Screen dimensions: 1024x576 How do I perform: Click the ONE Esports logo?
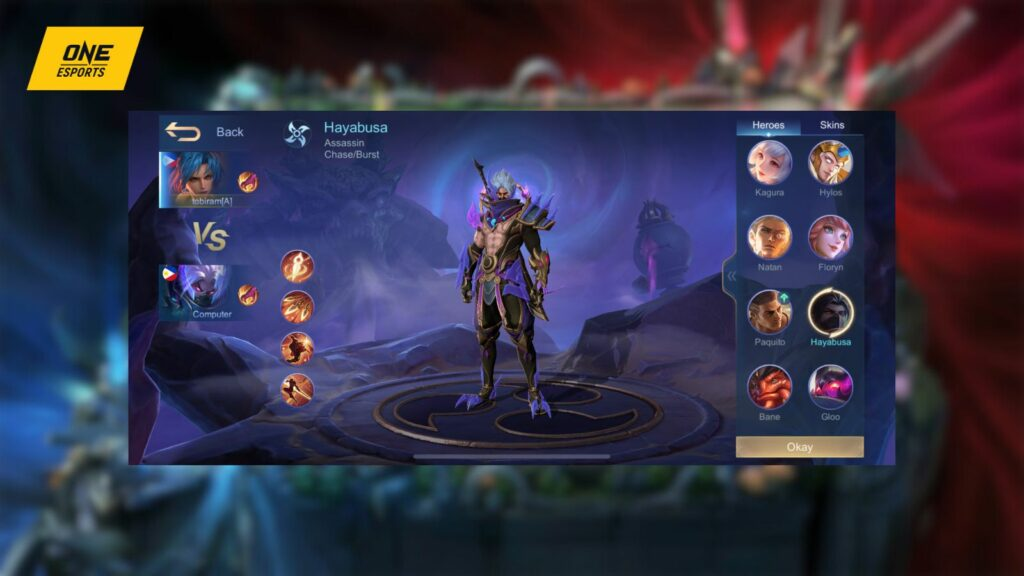click(84, 58)
